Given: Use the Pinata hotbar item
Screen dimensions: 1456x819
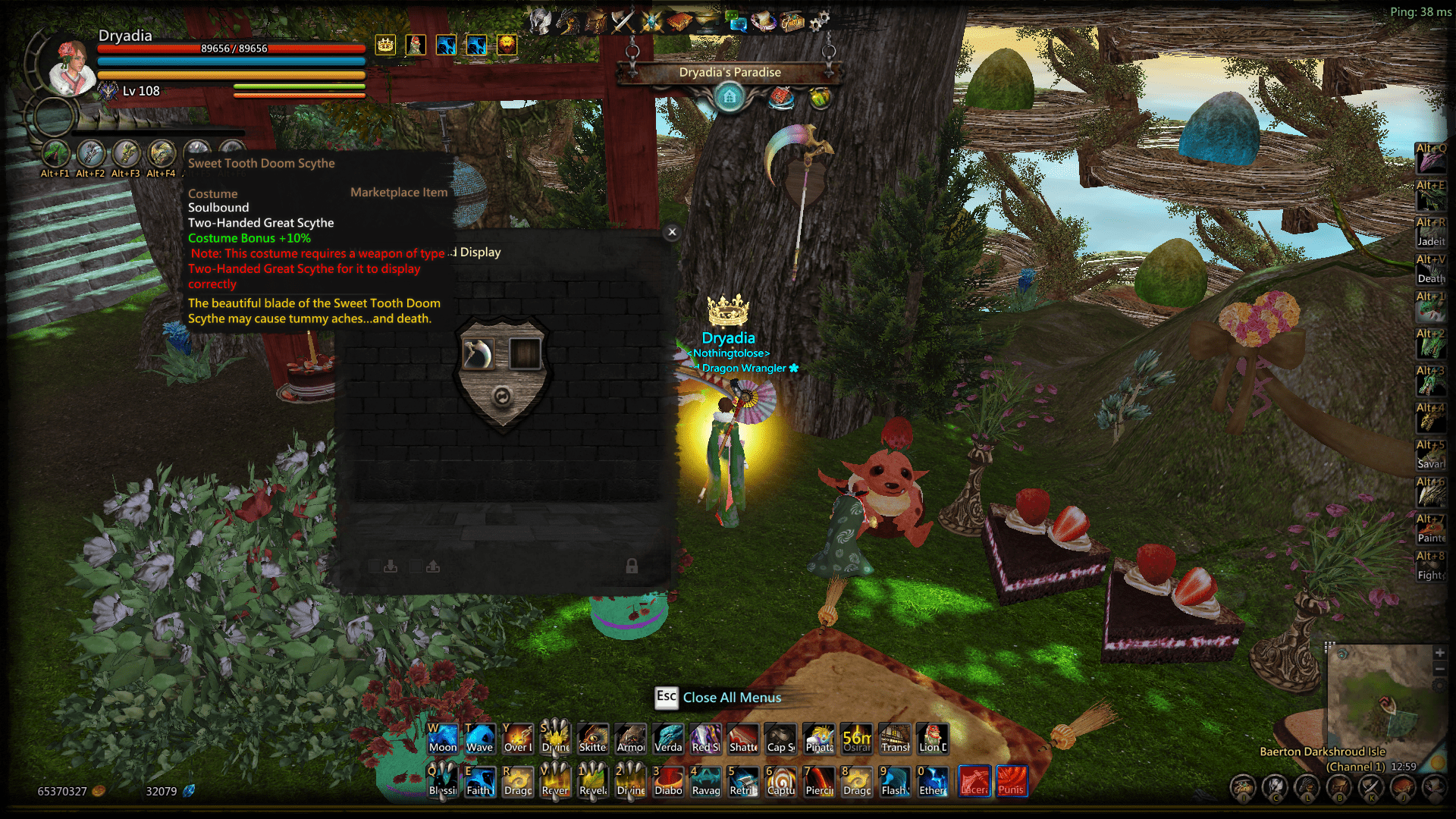Looking at the screenshot, I should click(819, 739).
